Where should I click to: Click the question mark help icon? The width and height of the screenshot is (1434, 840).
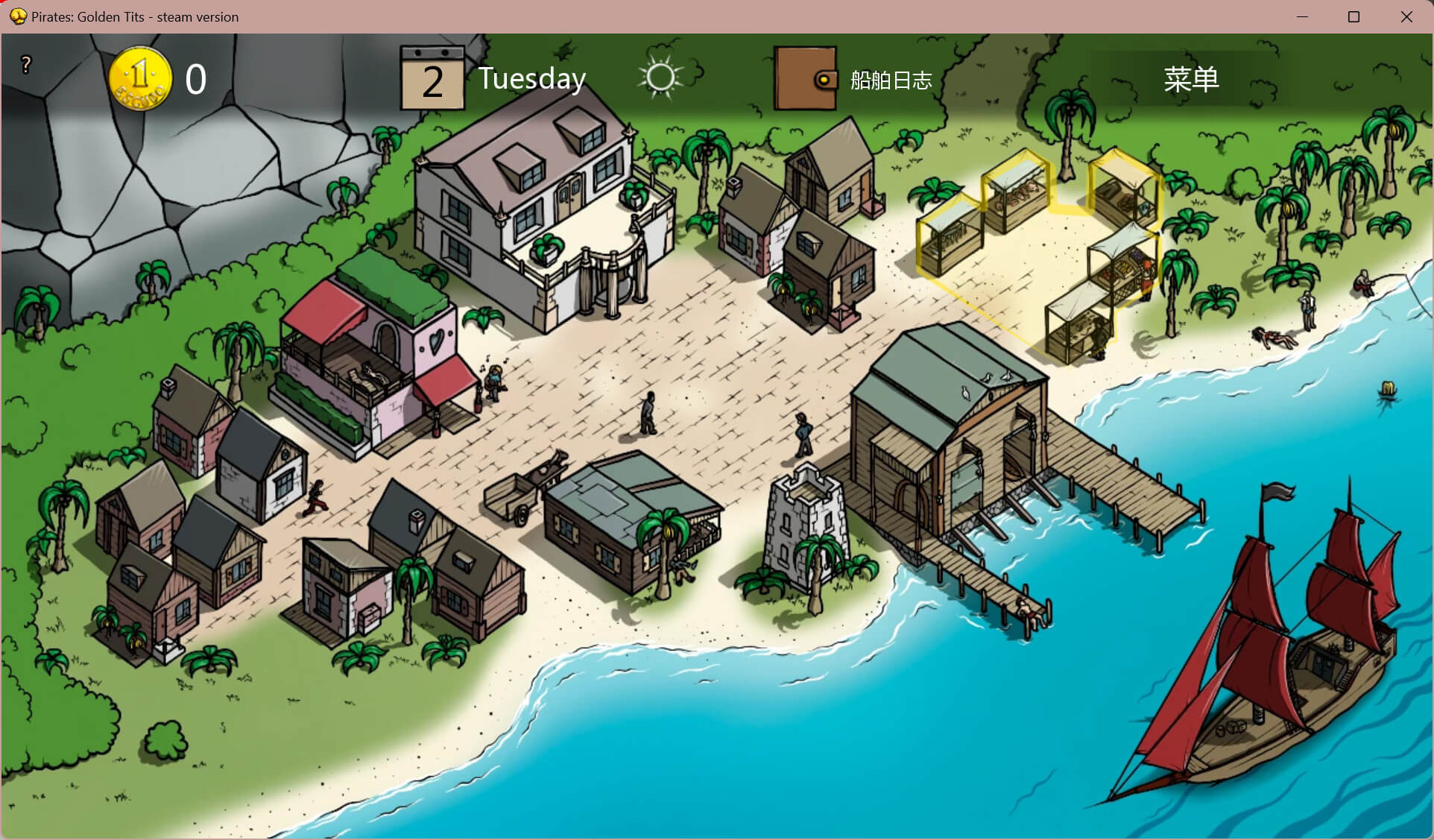[x=26, y=65]
